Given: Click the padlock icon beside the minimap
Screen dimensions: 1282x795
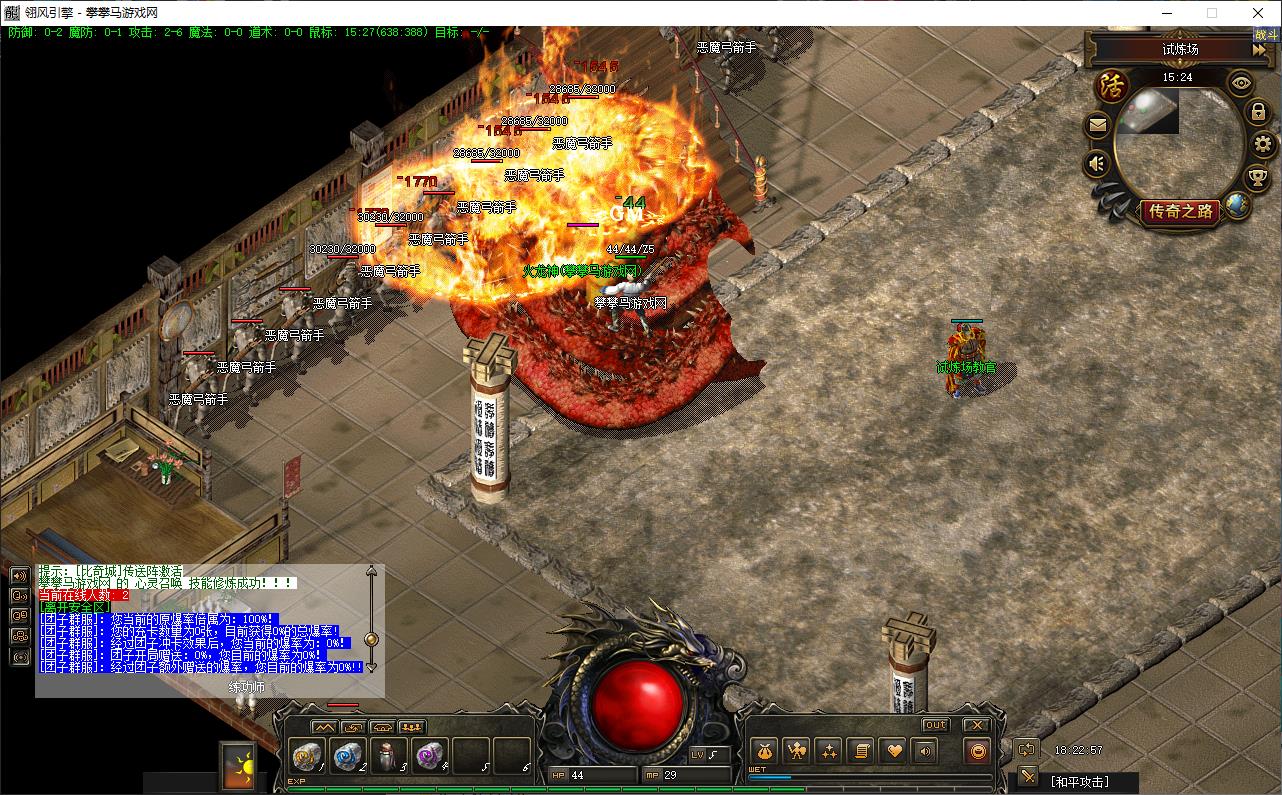Looking at the screenshot, I should 1259,112.
